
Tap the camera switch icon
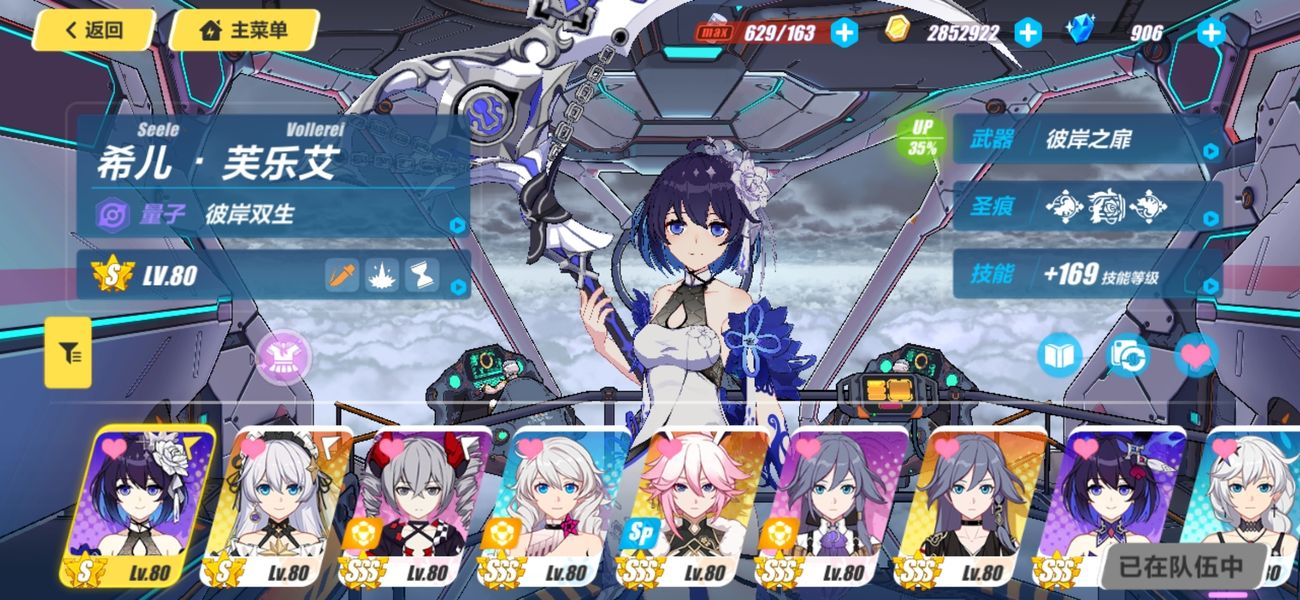(1128, 355)
